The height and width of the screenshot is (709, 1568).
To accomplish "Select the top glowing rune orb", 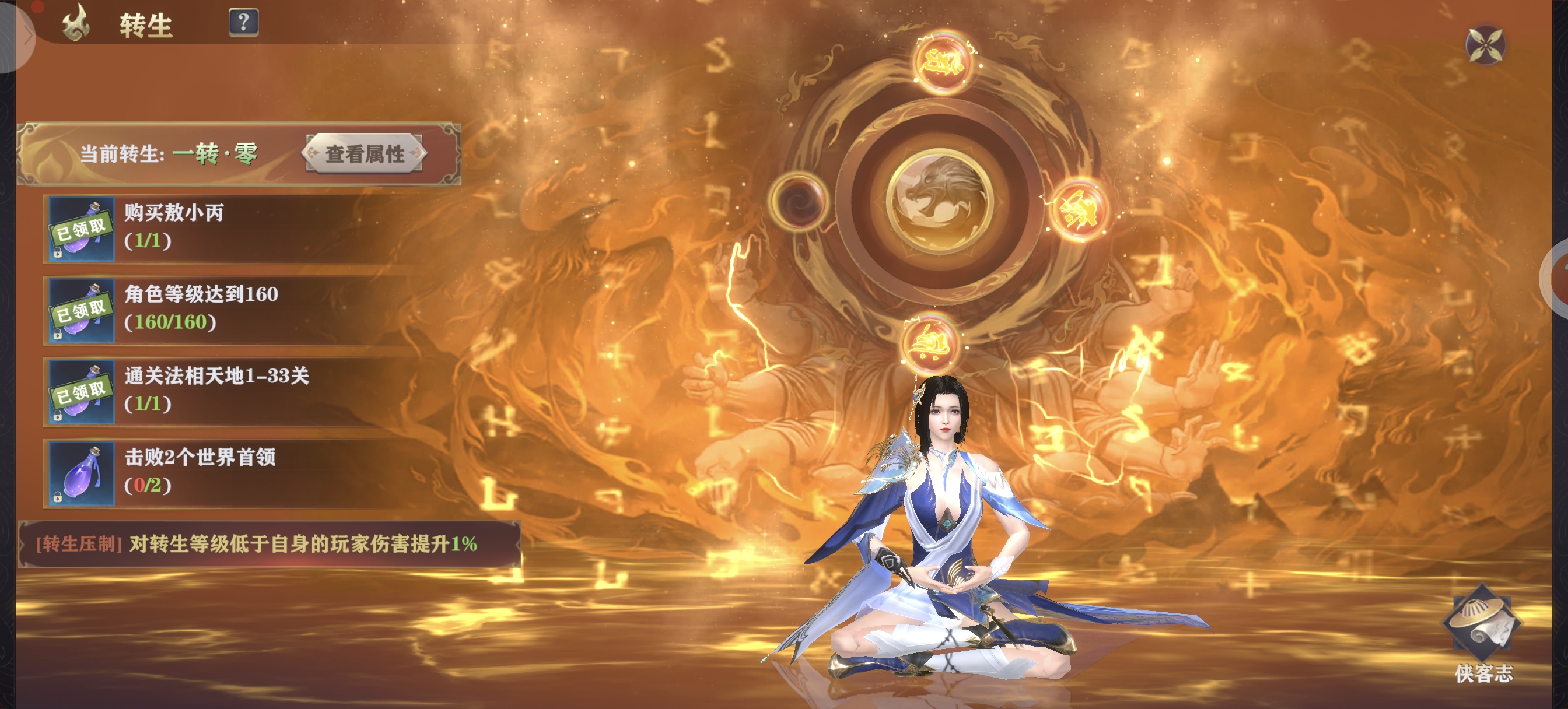I will [942, 62].
